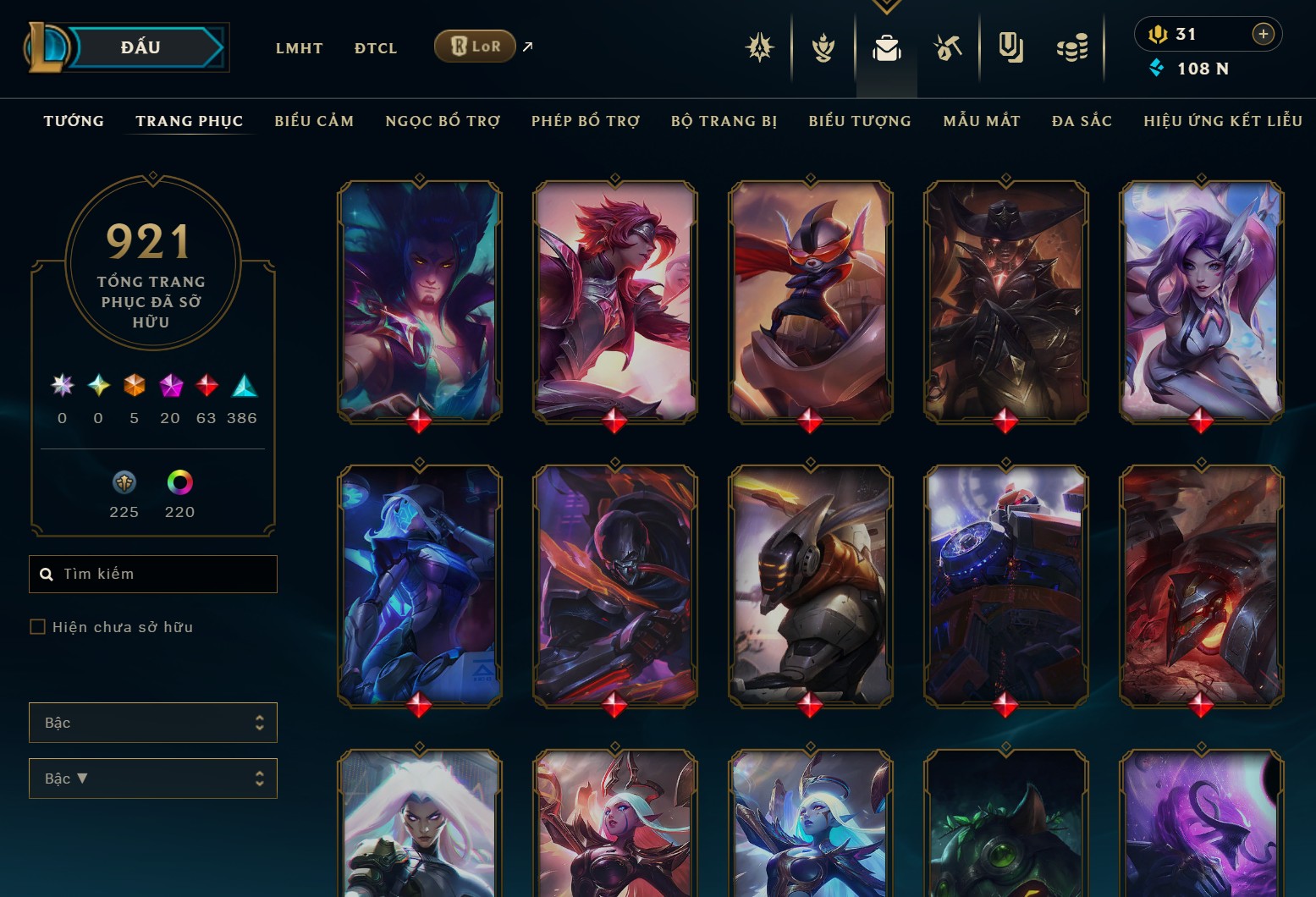Viewport: 1316px width, 897px height.
Task: Select the red-caped masked yordle skin card
Action: [x=810, y=301]
